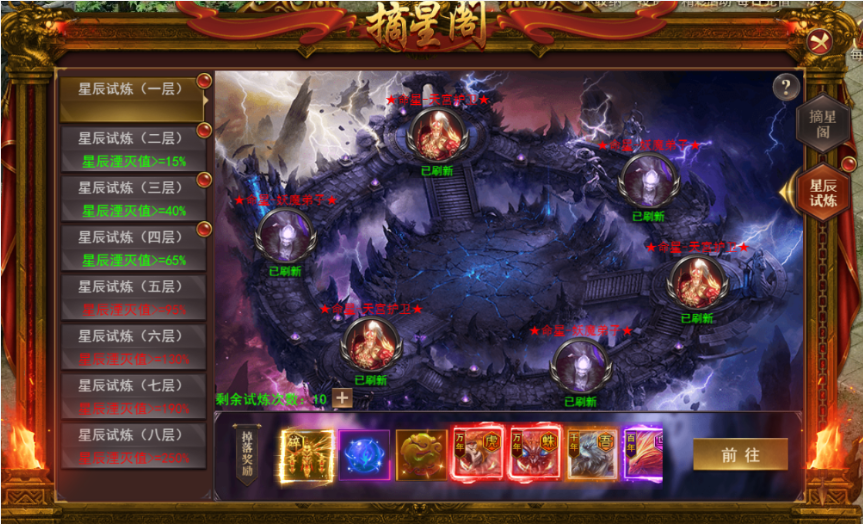The height and width of the screenshot is (524, 863).
Task: Select the 星辰试炼 side tab
Action: point(824,191)
